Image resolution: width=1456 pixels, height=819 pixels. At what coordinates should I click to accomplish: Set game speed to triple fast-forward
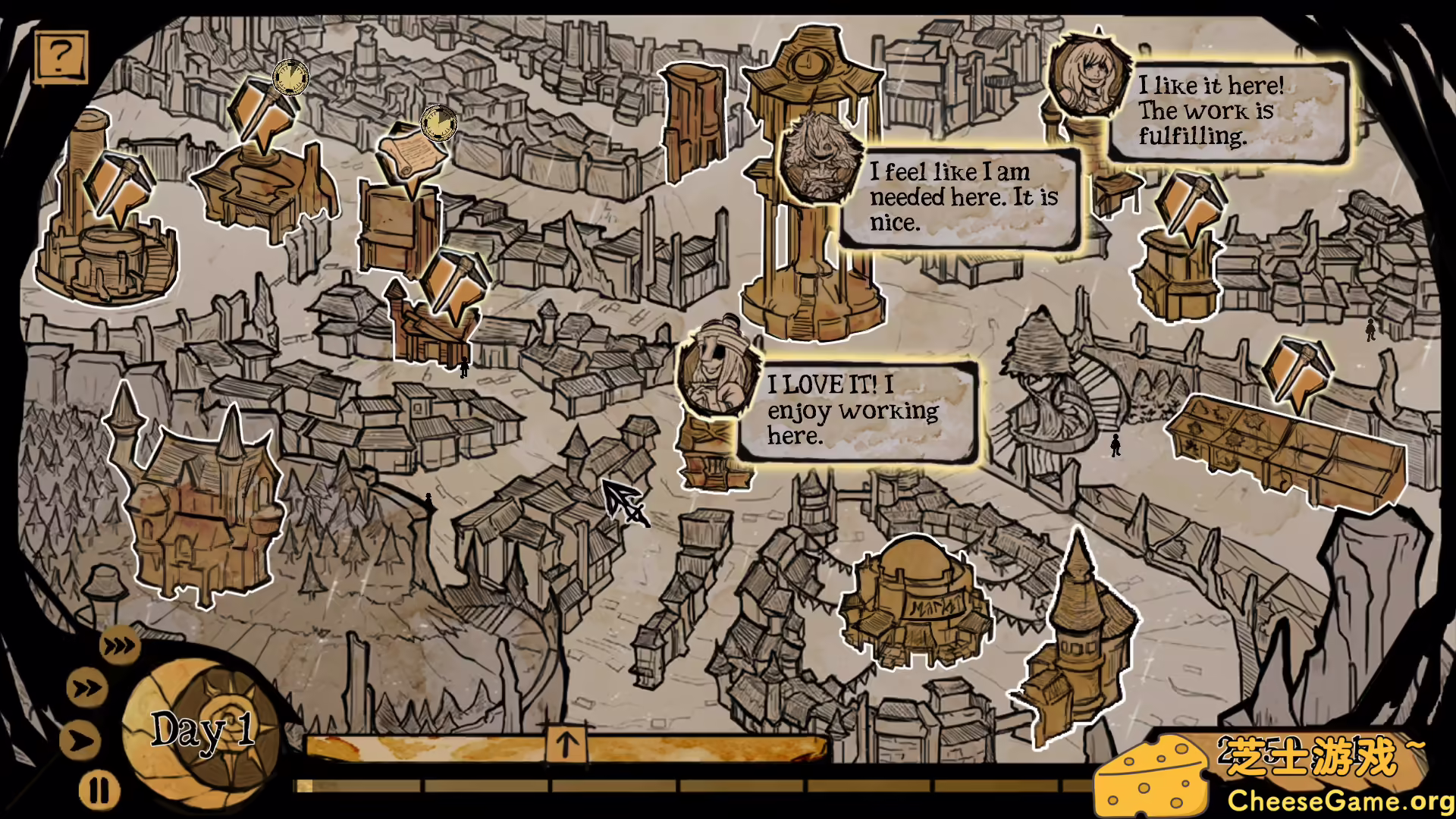tap(119, 646)
